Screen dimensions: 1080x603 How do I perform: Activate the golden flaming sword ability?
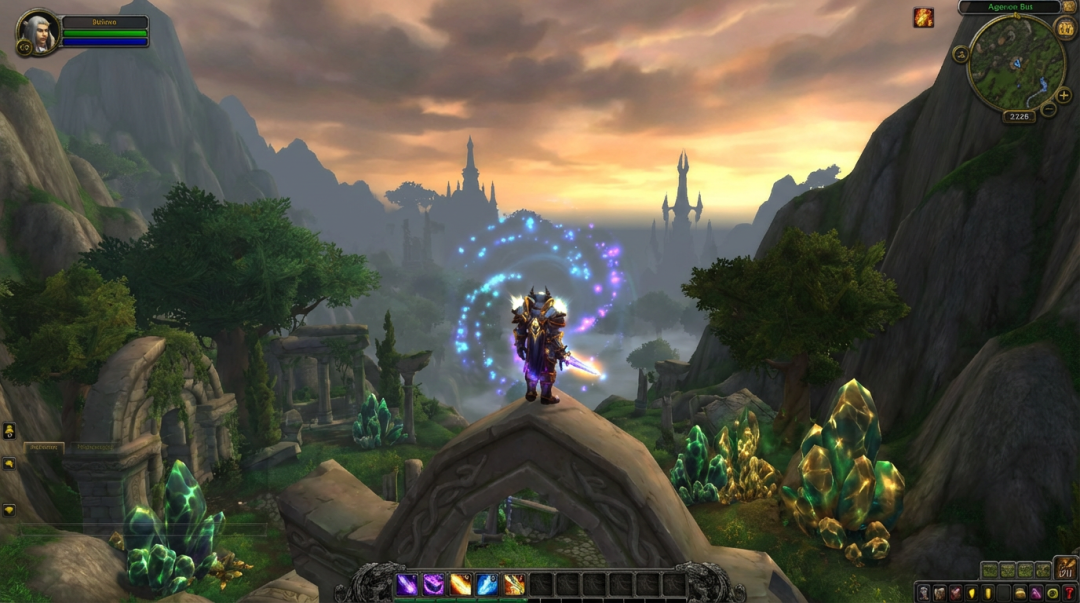[514, 584]
